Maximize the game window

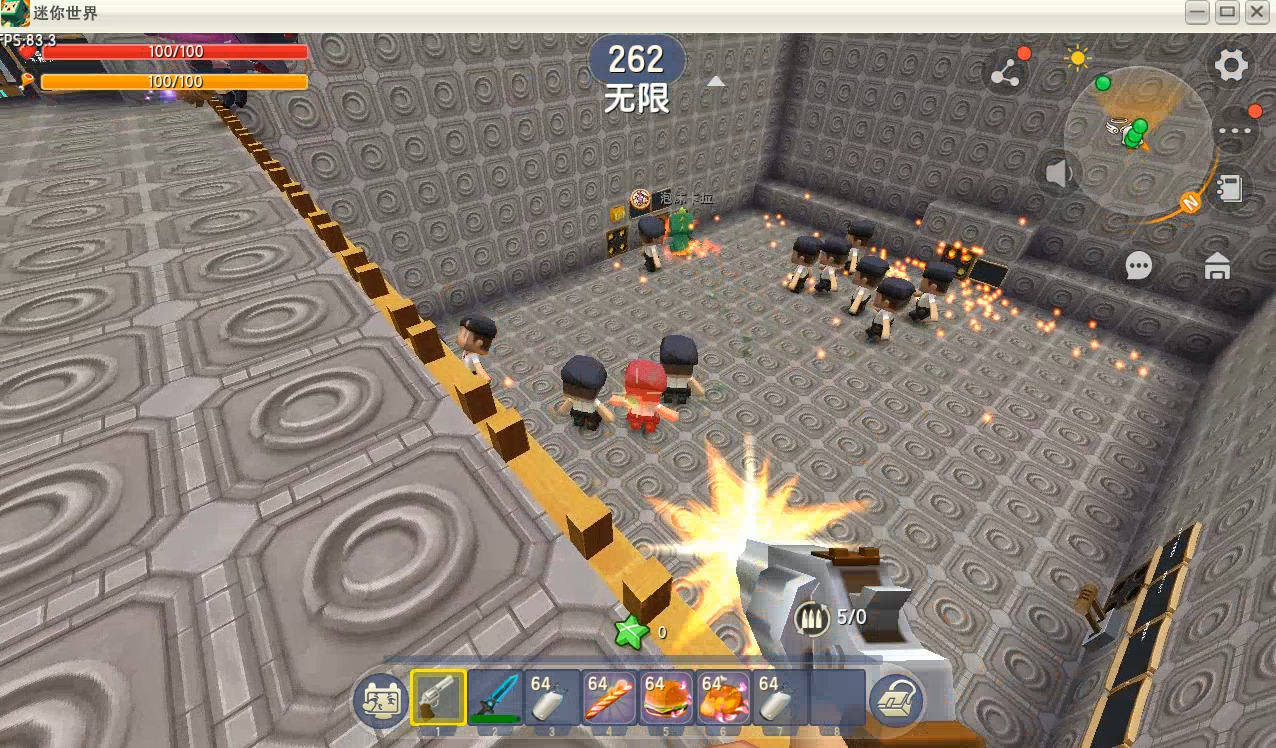pos(1227,13)
